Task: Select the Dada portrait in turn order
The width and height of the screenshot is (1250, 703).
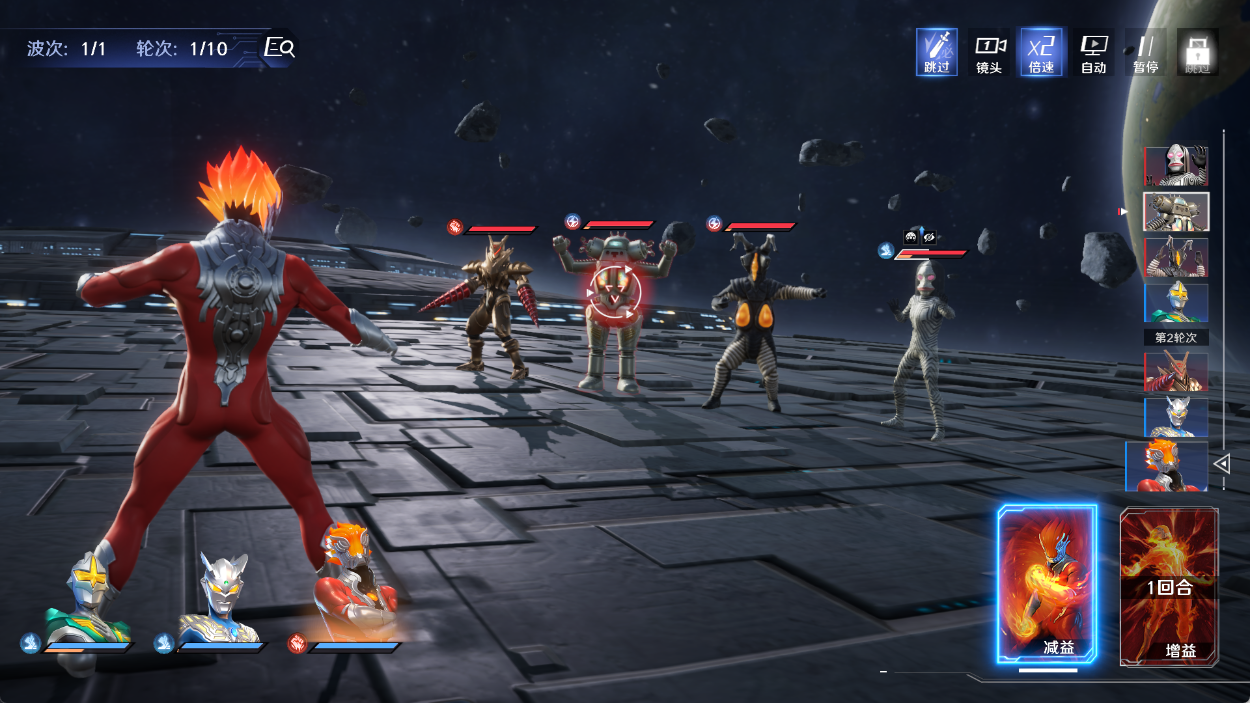Action: [x=1176, y=166]
